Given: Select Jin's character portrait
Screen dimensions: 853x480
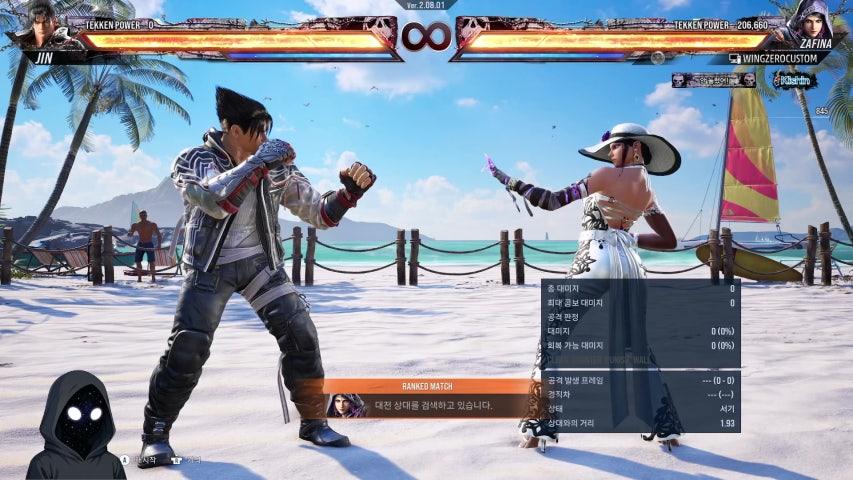Looking at the screenshot, I should (41, 24).
